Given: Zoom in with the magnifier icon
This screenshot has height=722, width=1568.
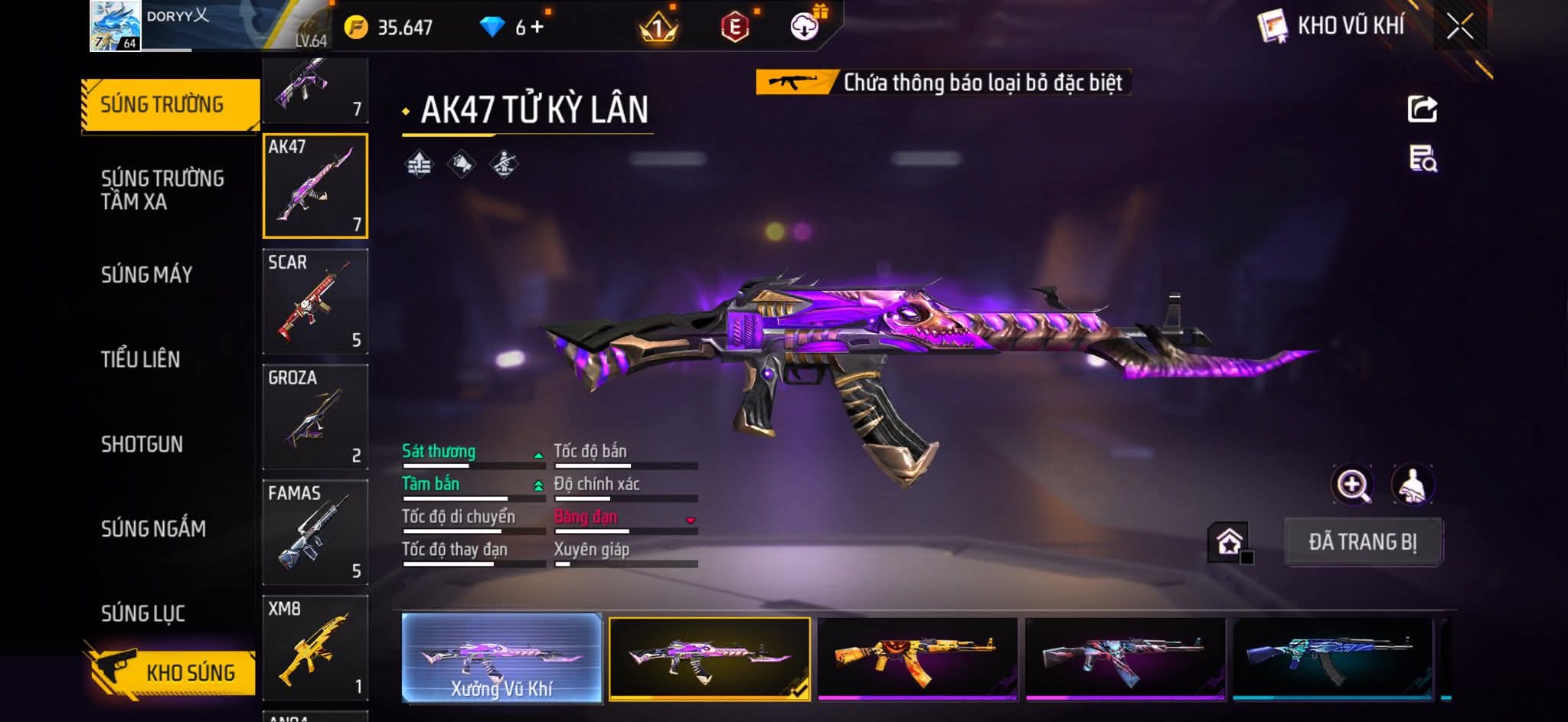Looking at the screenshot, I should [1353, 485].
